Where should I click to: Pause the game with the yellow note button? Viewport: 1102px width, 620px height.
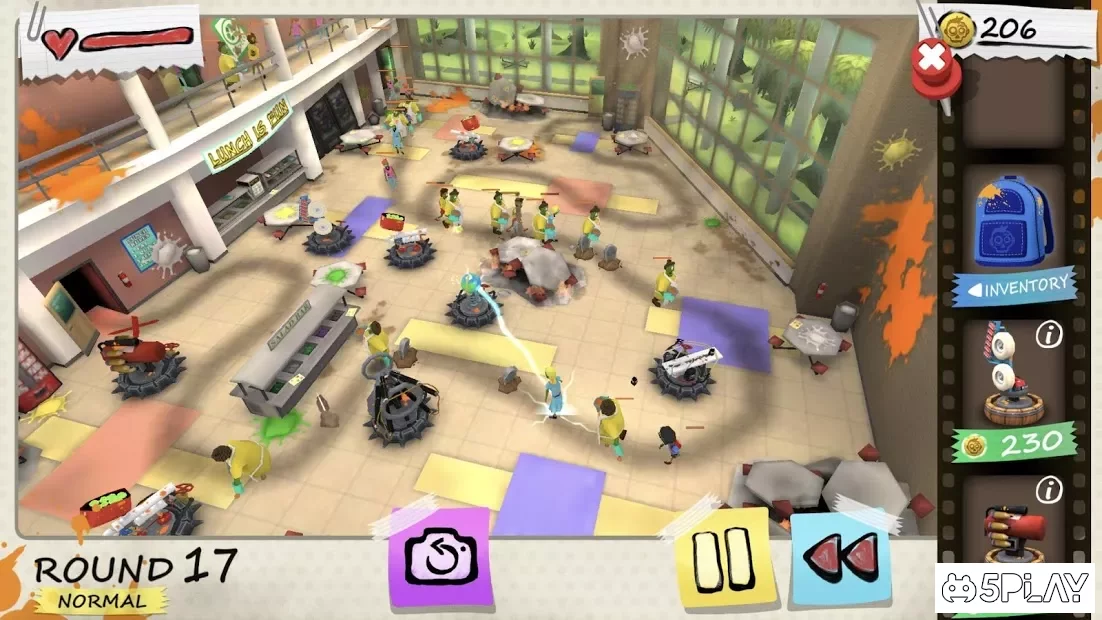coord(727,558)
